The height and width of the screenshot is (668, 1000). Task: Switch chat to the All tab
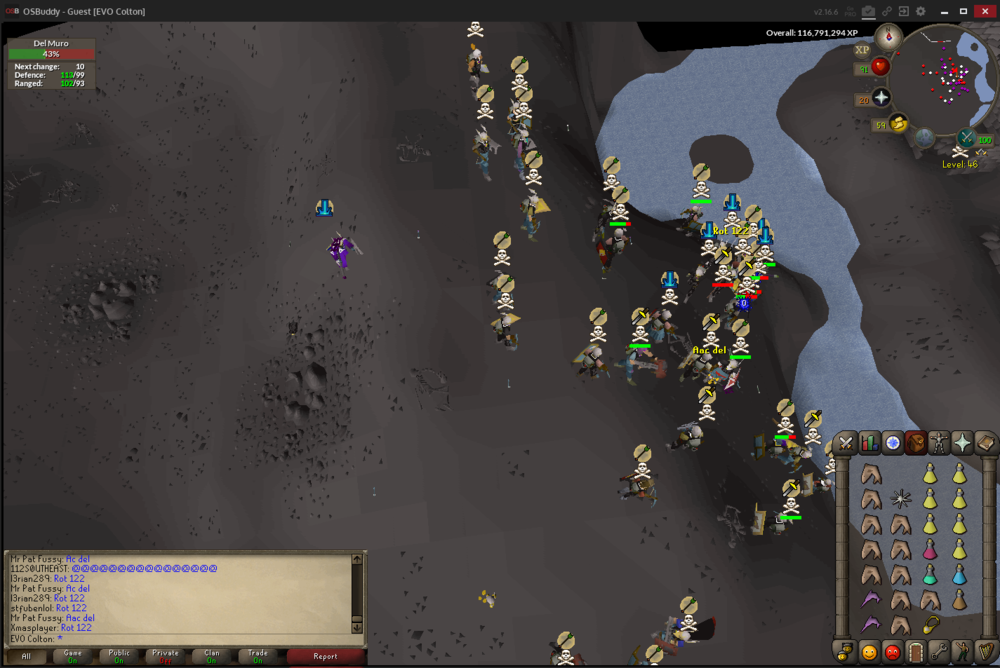coord(26,656)
